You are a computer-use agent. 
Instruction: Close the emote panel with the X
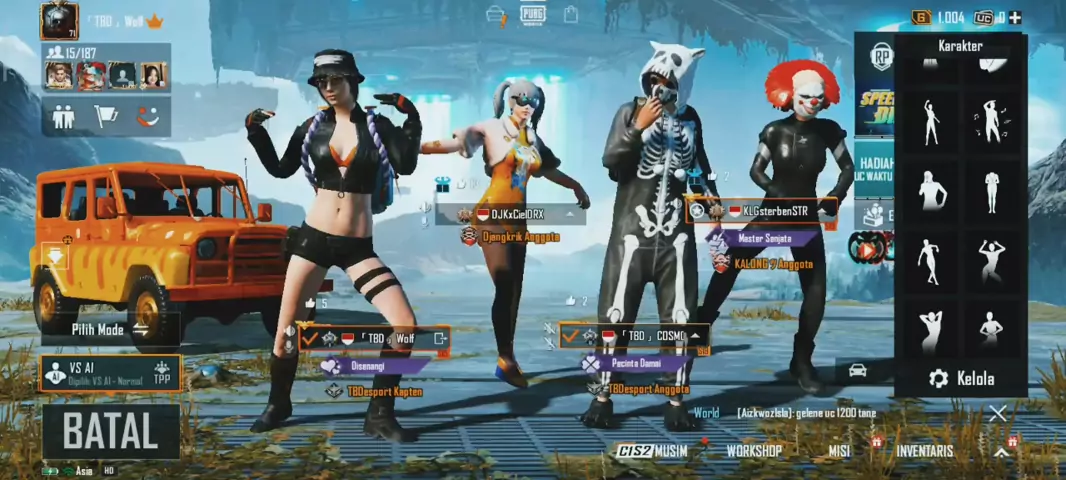(997, 414)
